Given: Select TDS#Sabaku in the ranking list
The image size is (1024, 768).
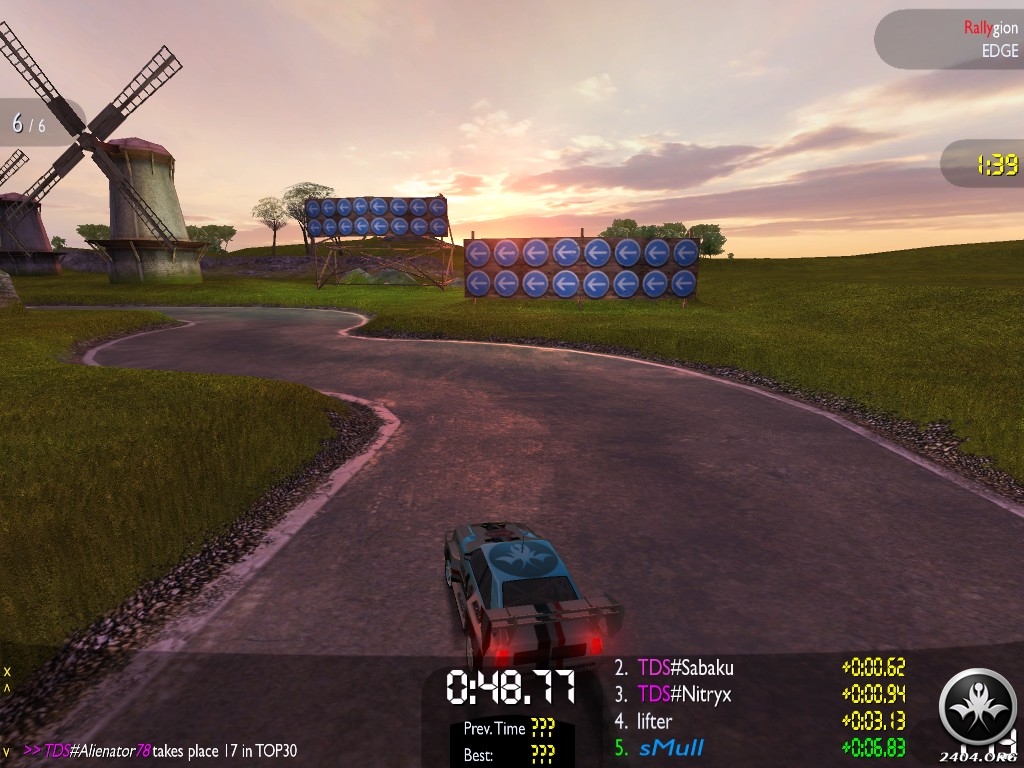Looking at the screenshot, I should point(685,668).
